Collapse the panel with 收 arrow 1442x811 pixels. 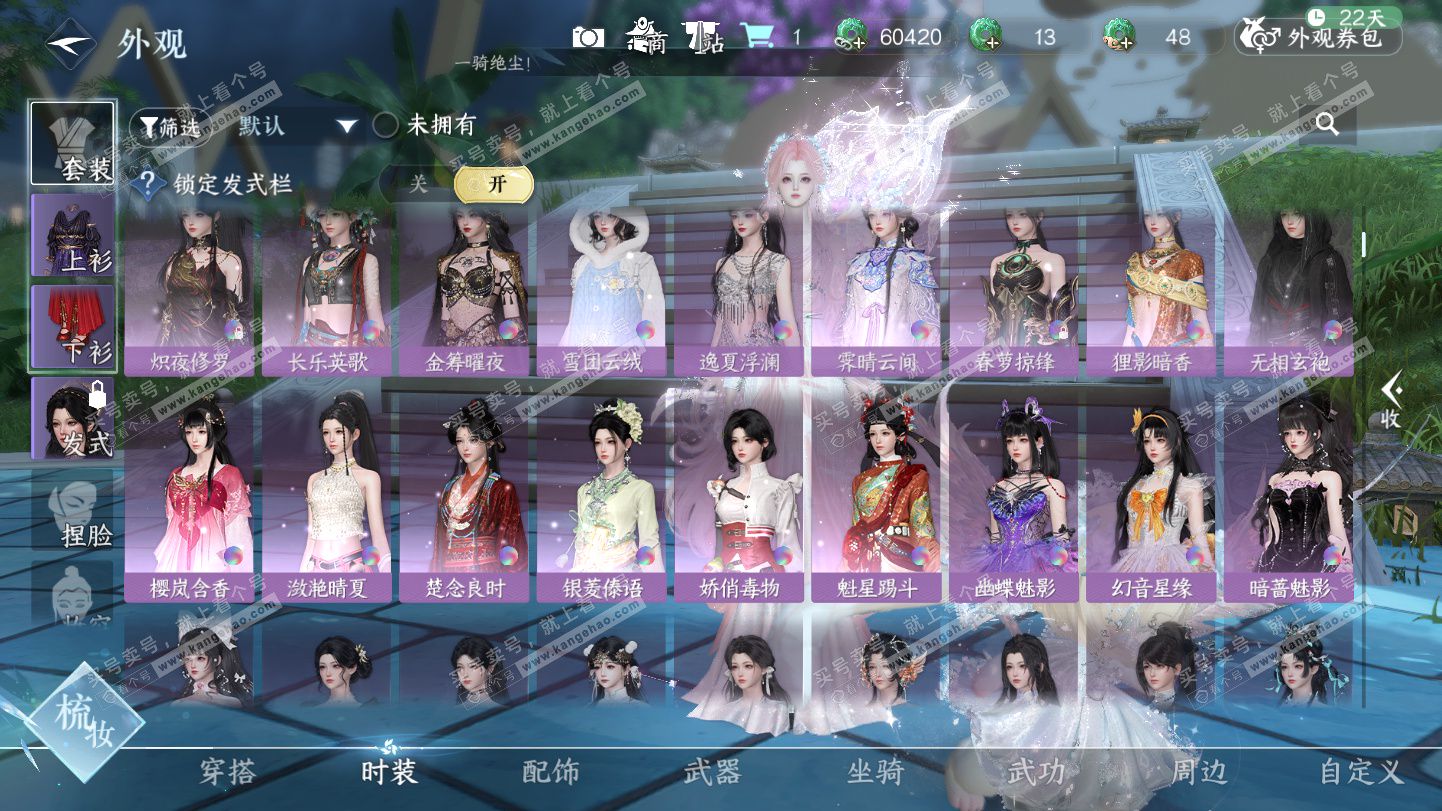[1390, 400]
